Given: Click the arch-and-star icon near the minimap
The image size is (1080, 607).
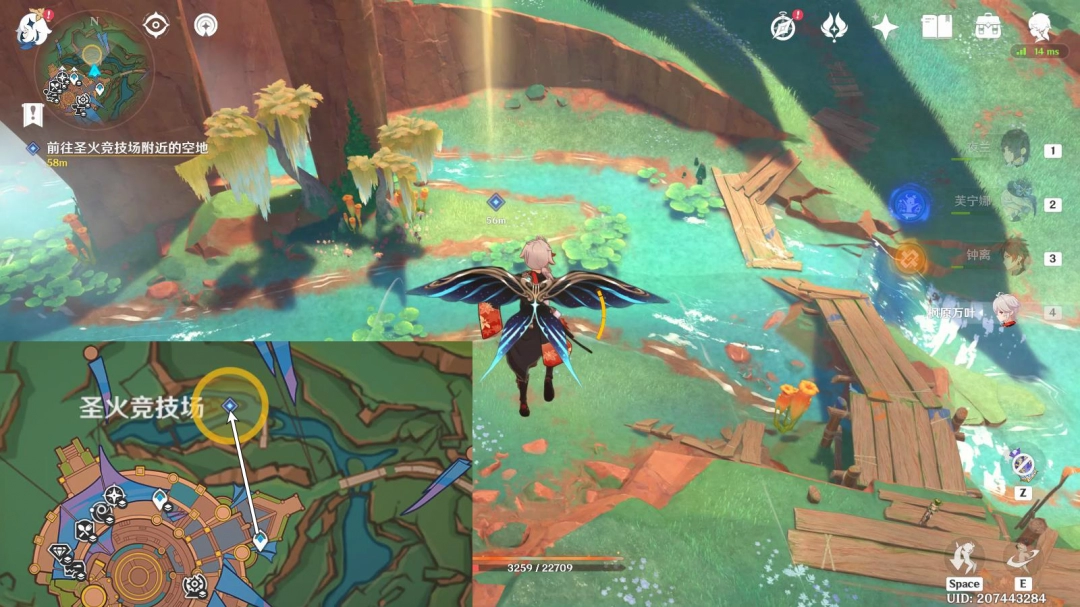Looking at the screenshot, I should pos(206,26).
